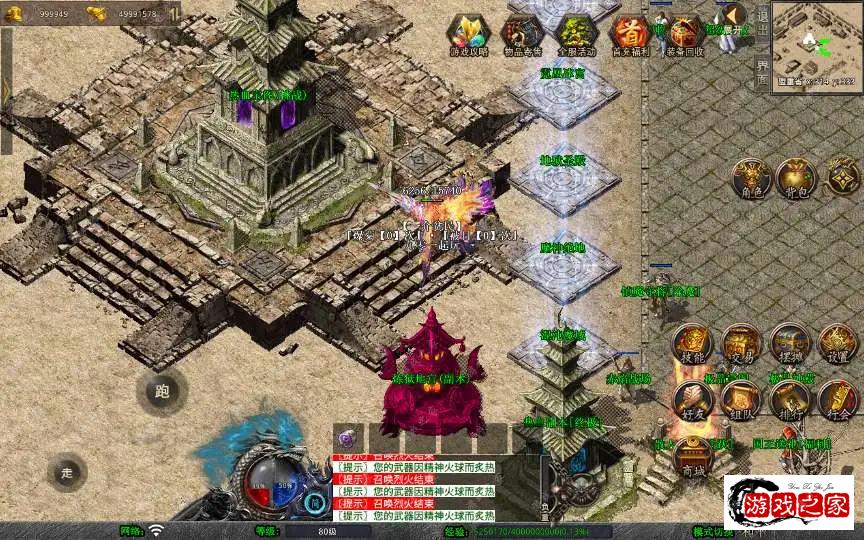
Task: Open the 全服活动 server events icon
Action: [577, 34]
